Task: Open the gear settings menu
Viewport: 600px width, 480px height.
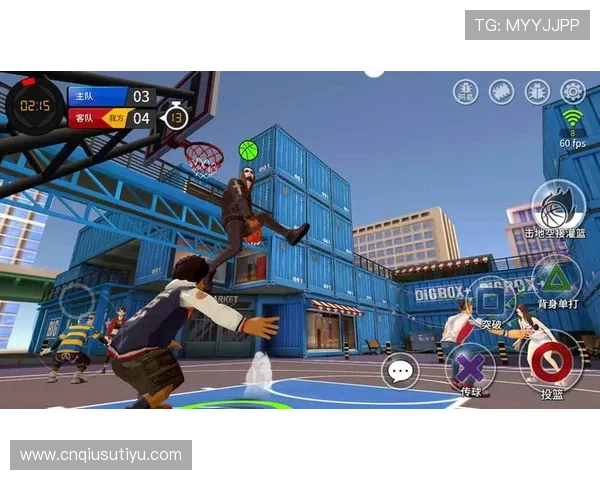Action: pos(573,91)
